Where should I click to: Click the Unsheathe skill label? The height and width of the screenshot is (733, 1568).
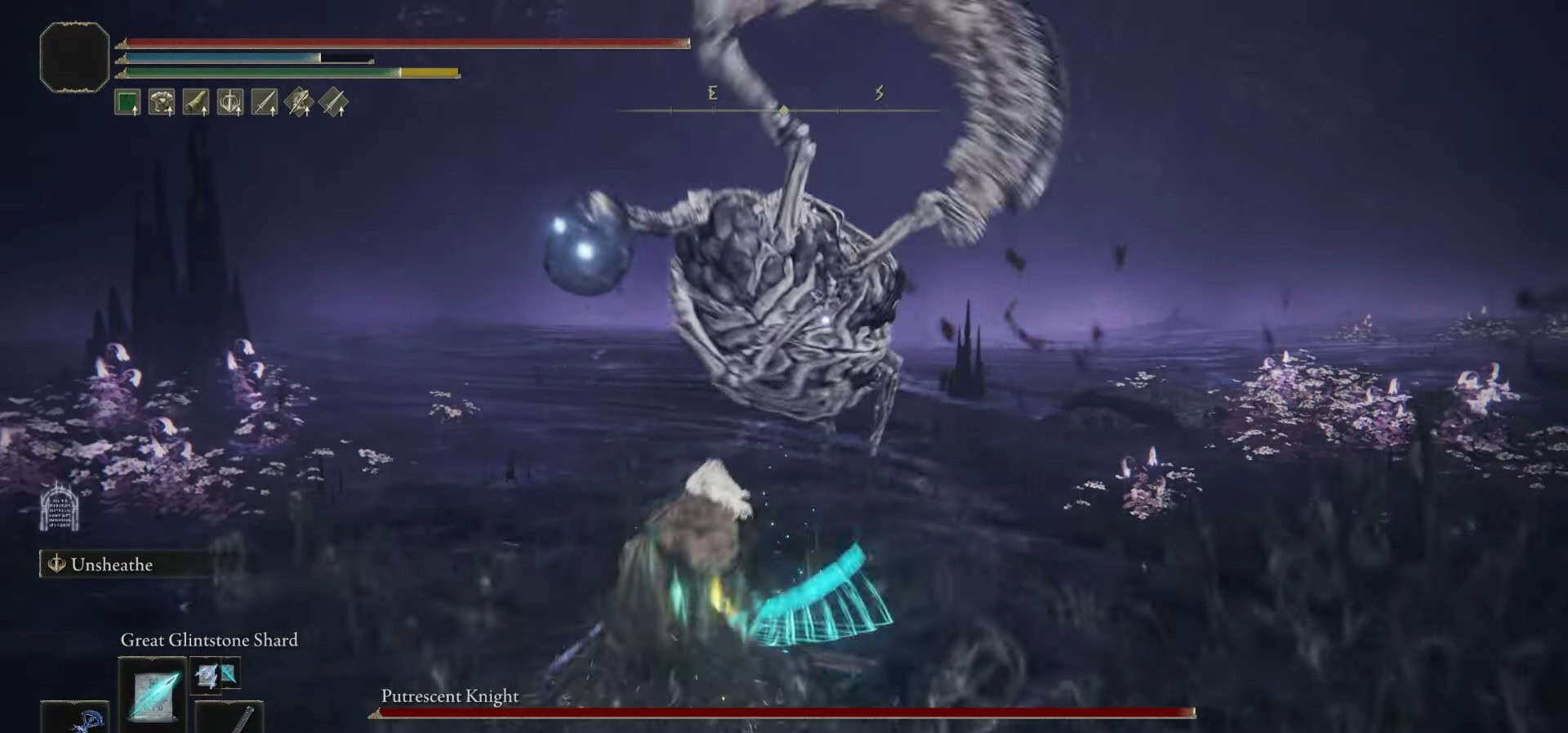coord(112,565)
